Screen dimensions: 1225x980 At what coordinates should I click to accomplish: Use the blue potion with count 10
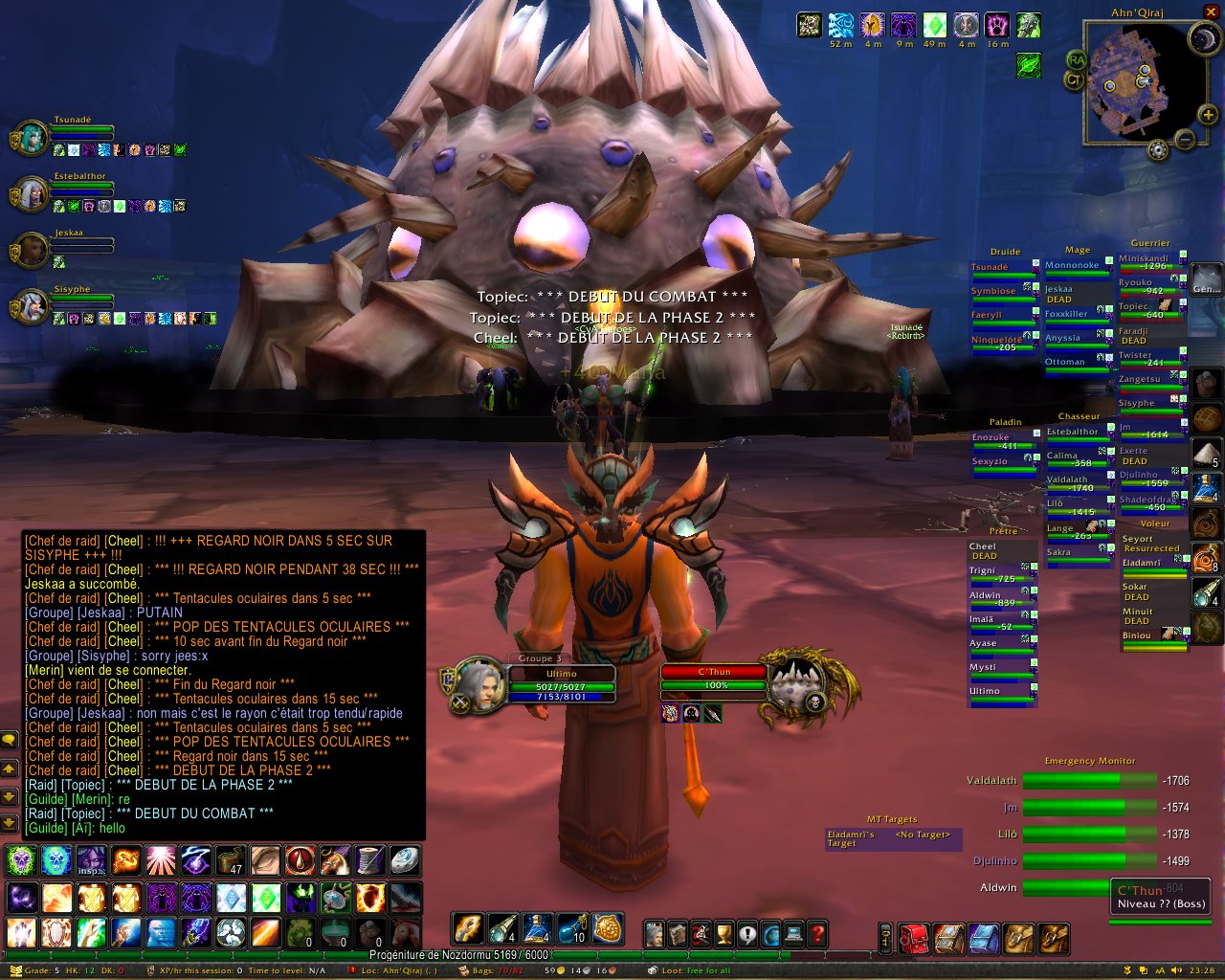pos(572,928)
